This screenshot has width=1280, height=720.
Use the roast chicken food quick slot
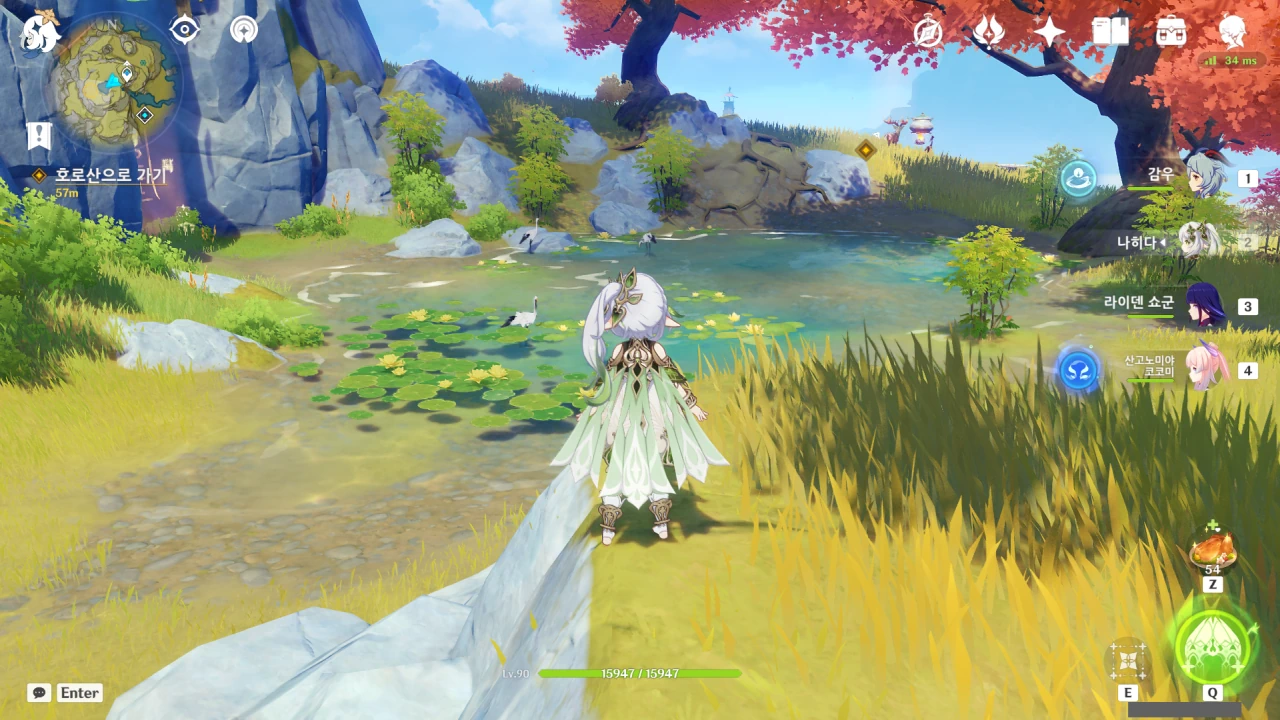[1212, 551]
